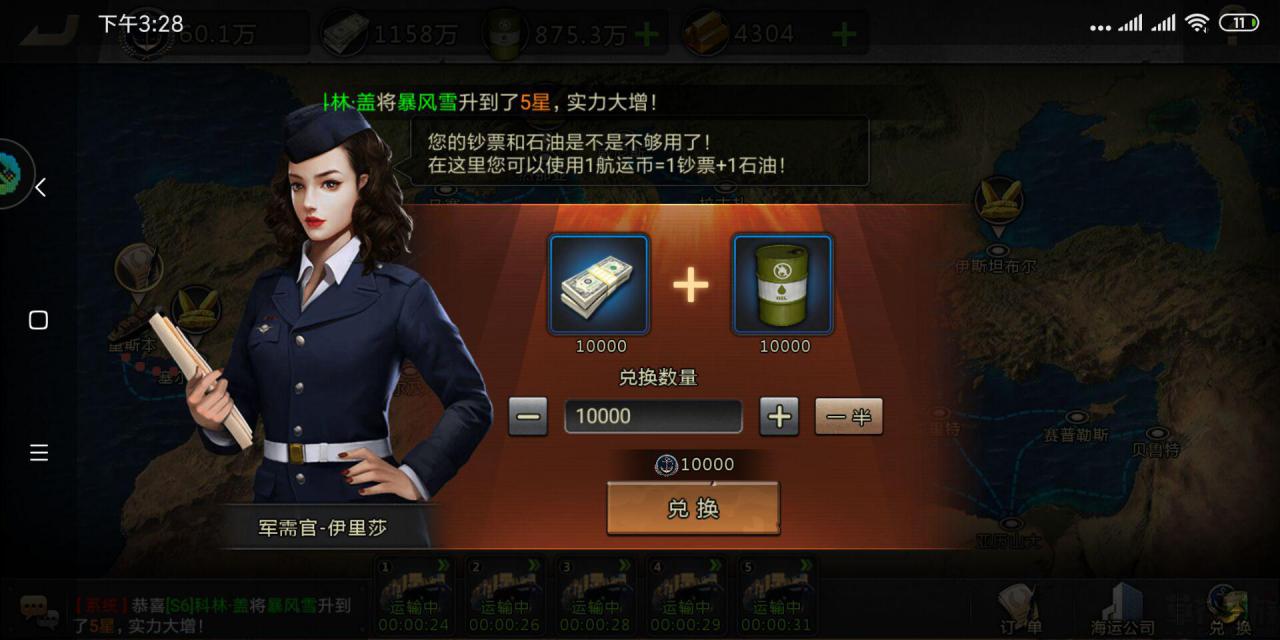Add more oil with the plus
Screen dimensions: 1280x640
(x=647, y=35)
